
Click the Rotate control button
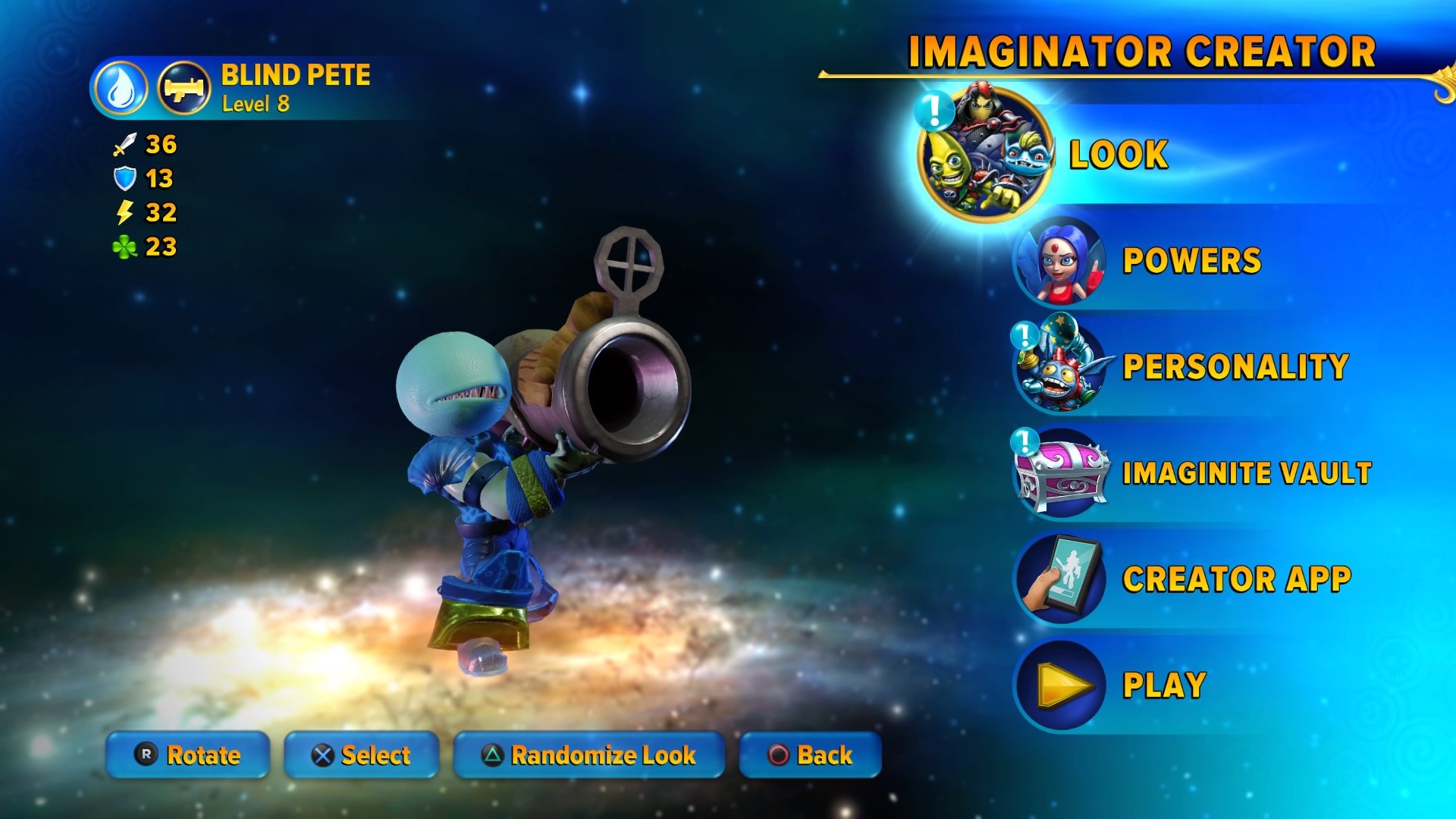coord(187,755)
